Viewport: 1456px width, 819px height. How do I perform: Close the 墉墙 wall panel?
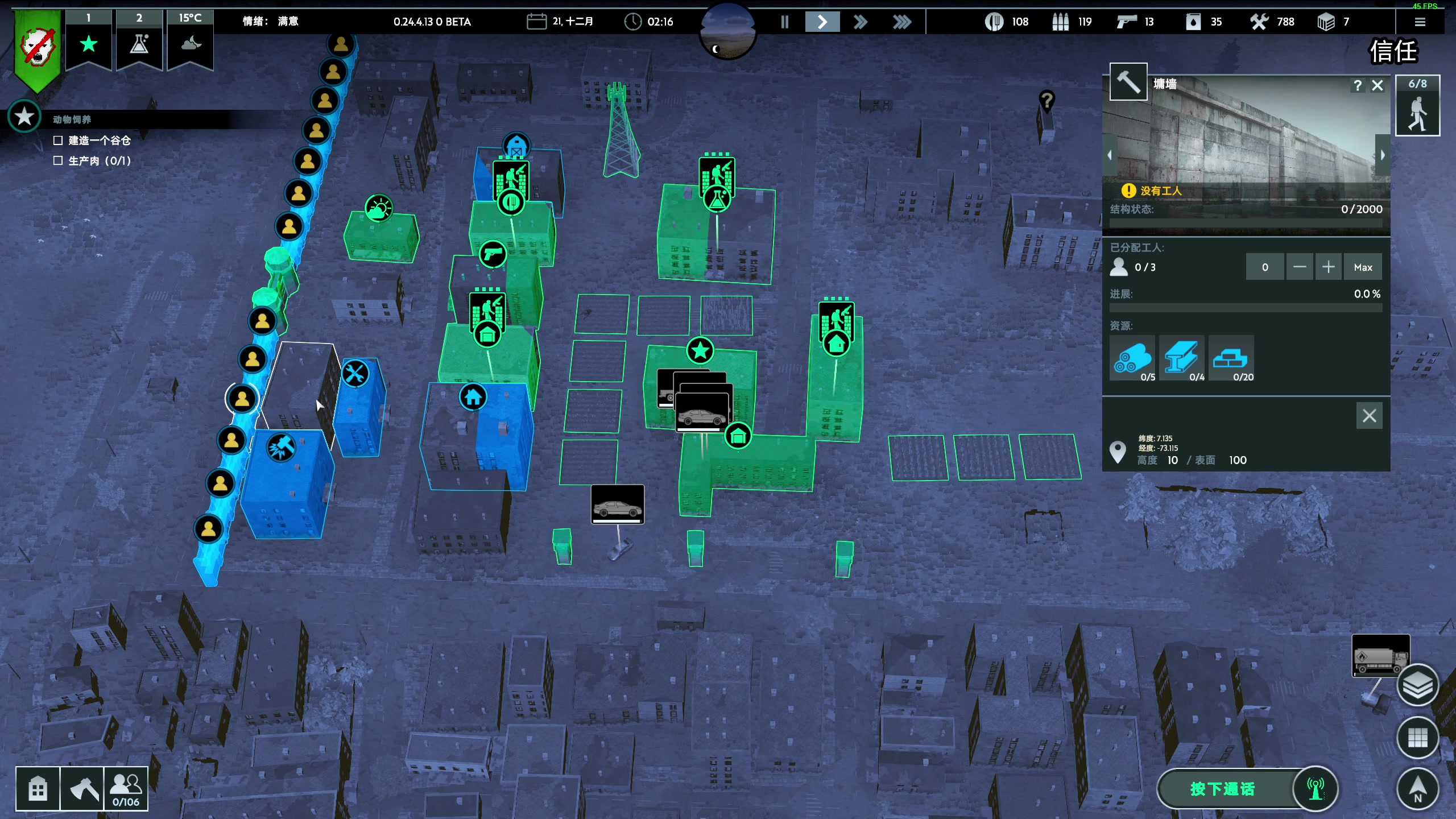point(1378,85)
